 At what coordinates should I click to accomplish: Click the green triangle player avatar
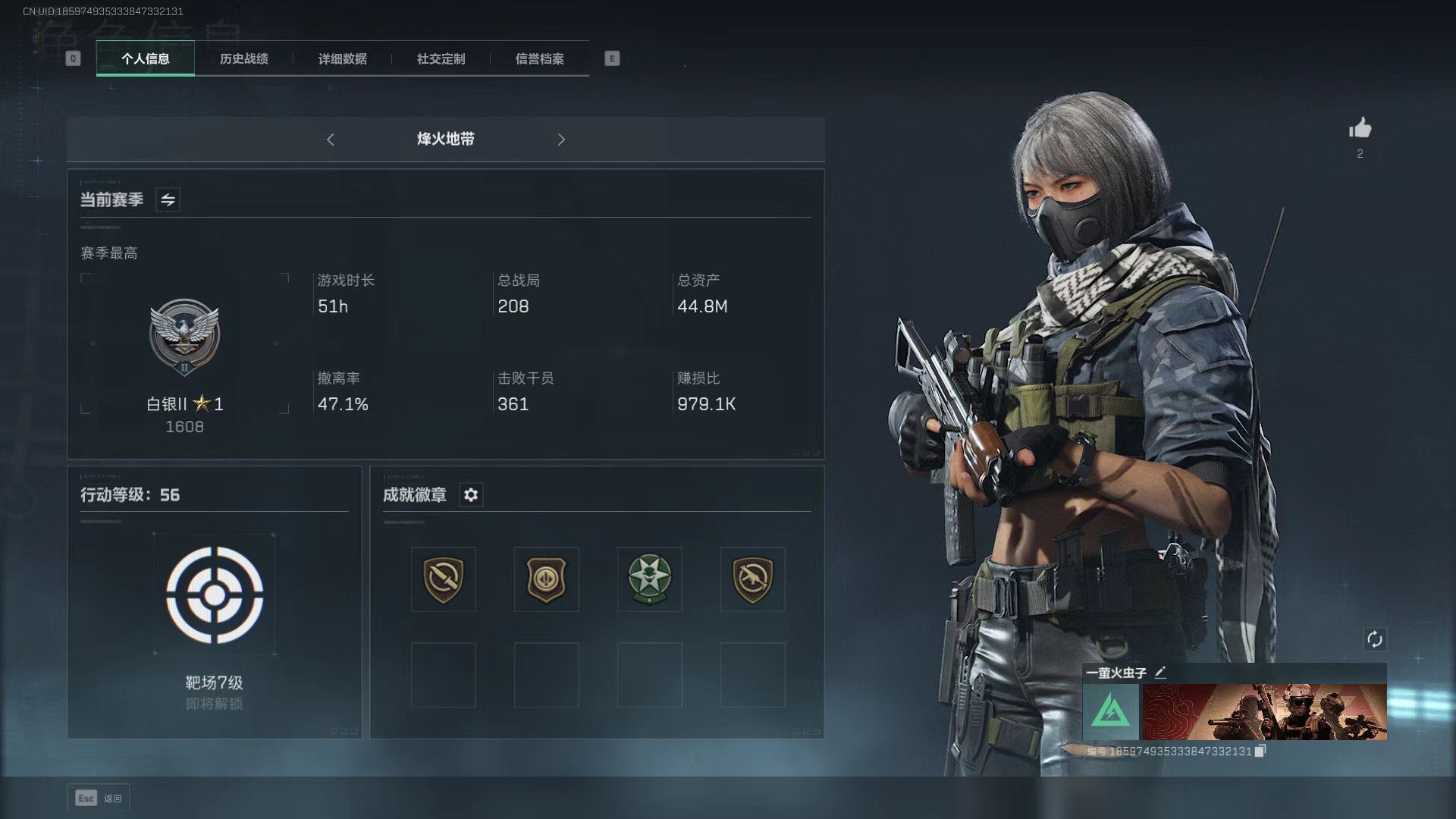point(1111,712)
